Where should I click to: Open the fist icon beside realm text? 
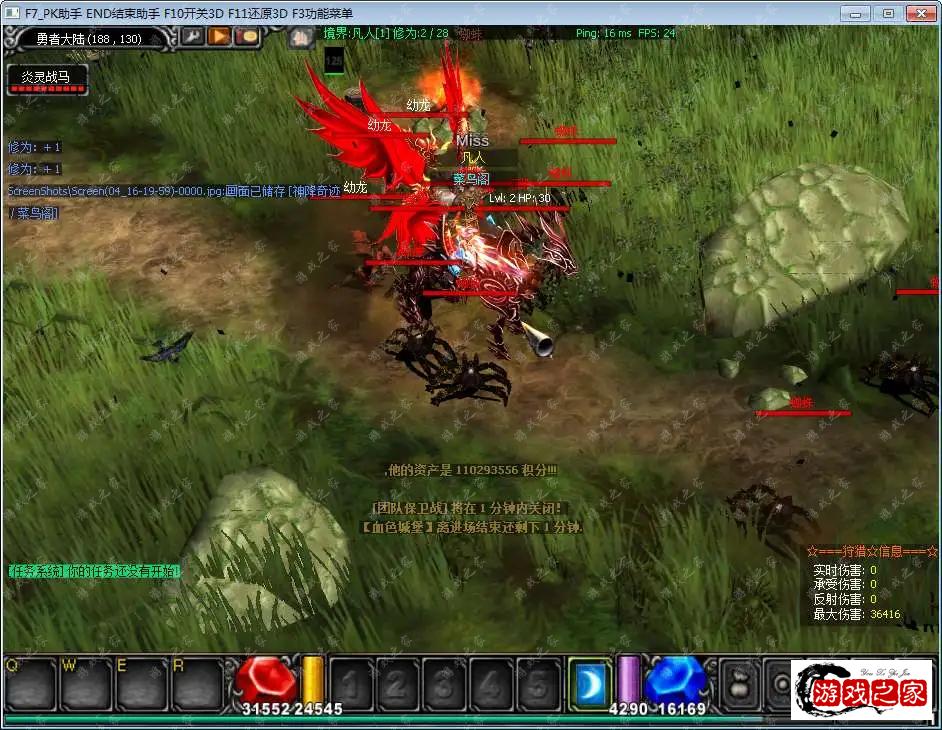pos(302,38)
